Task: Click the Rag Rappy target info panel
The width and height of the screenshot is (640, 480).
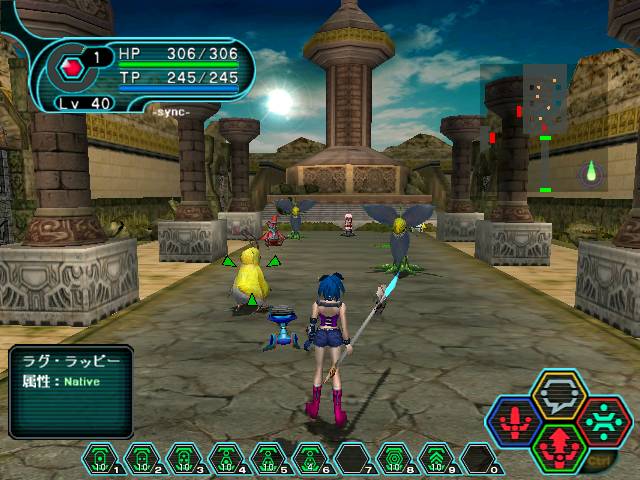Action: (71, 390)
